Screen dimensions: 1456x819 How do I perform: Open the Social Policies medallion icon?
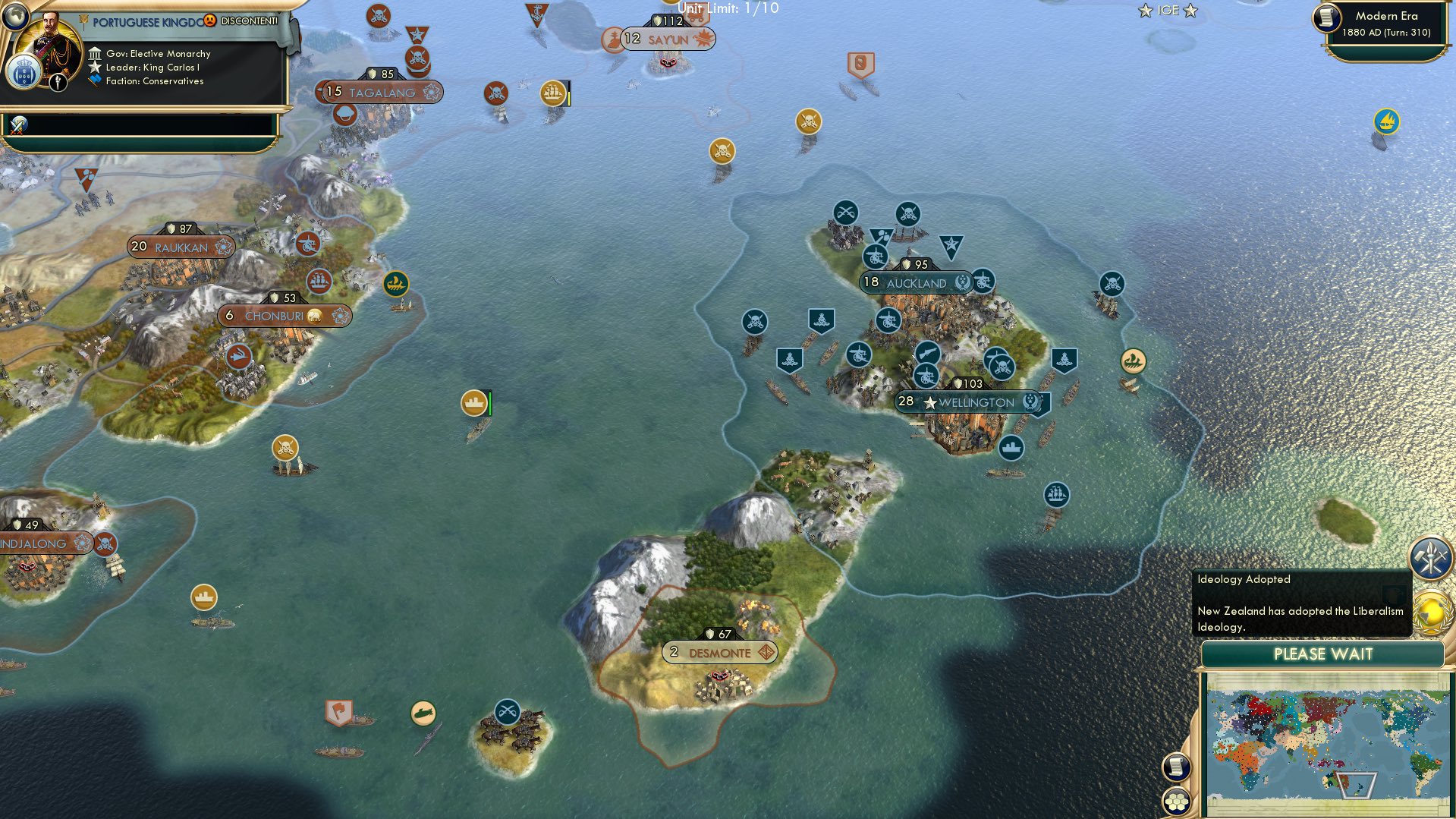point(1430,557)
